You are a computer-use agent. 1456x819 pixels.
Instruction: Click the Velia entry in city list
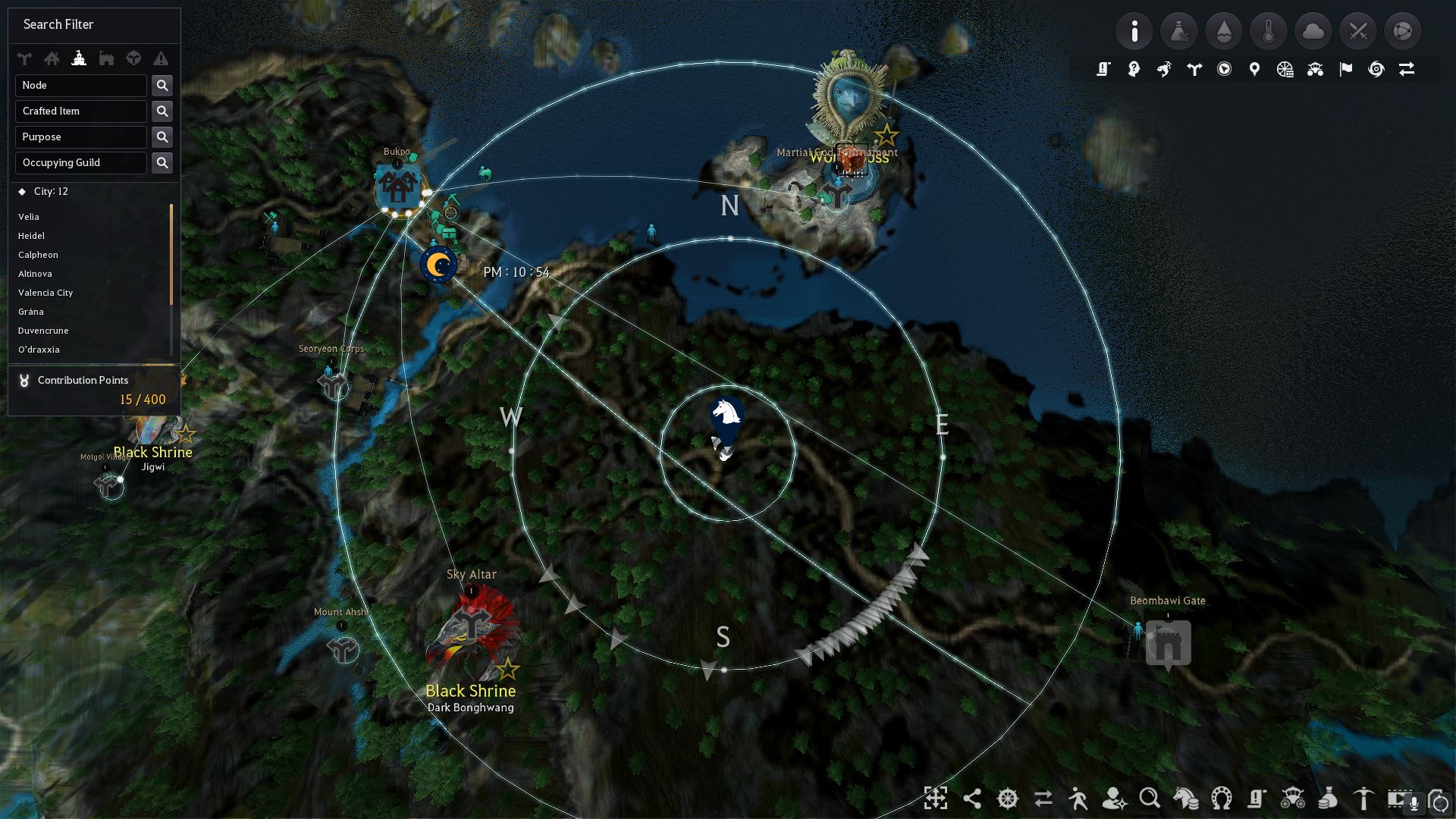click(x=29, y=217)
